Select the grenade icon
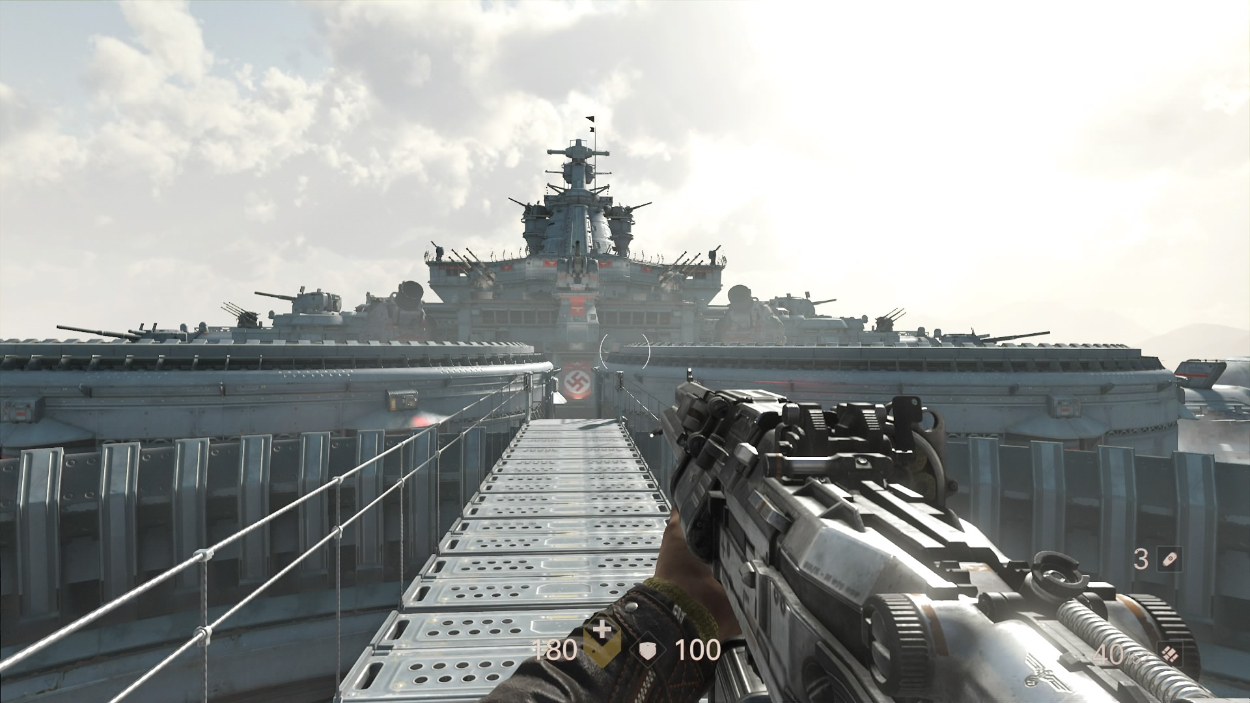The width and height of the screenshot is (1250, 703). click(1169, 559)
